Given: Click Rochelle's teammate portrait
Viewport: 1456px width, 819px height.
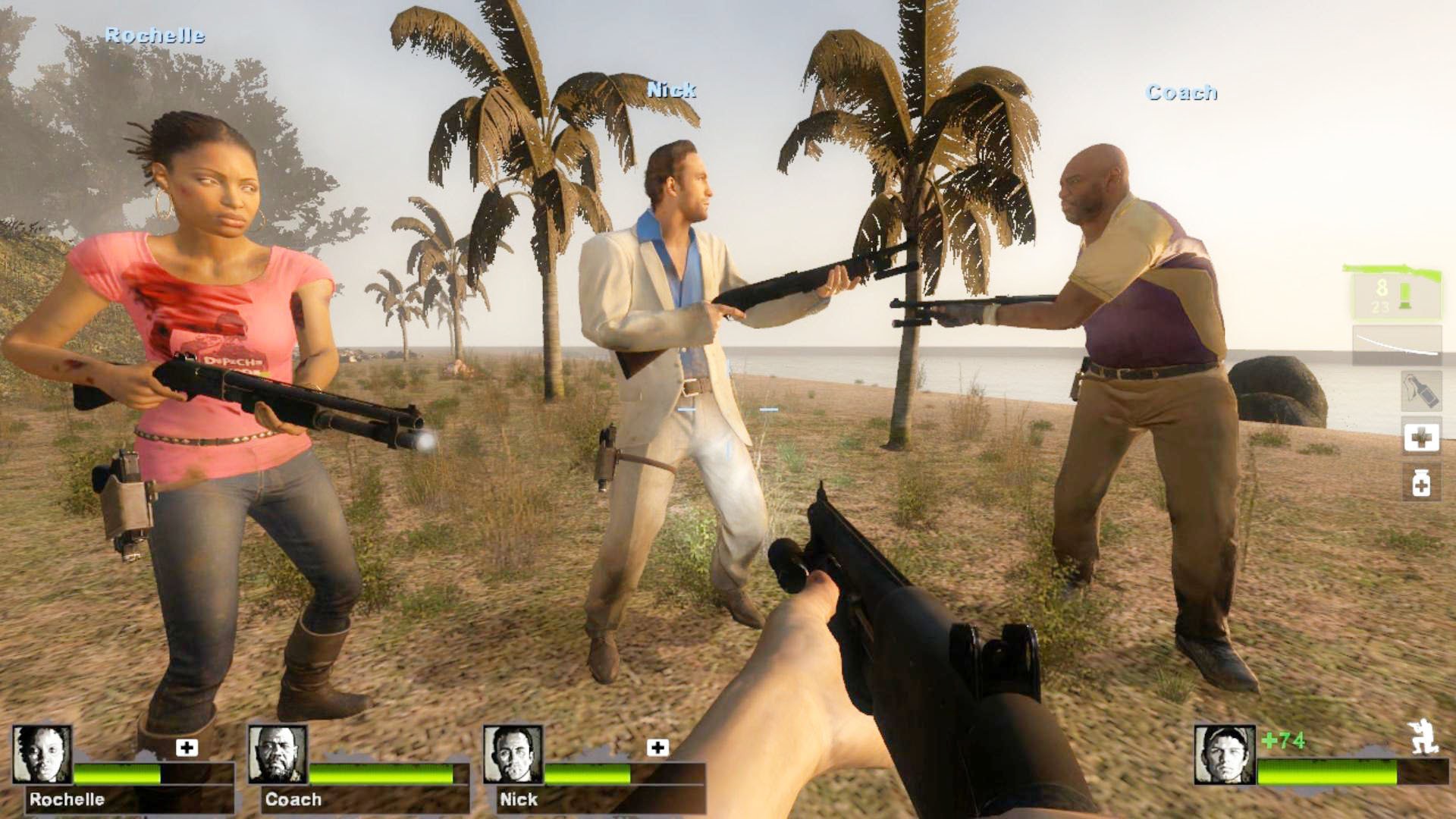Looking at the screenshot, I should [42, 754].
